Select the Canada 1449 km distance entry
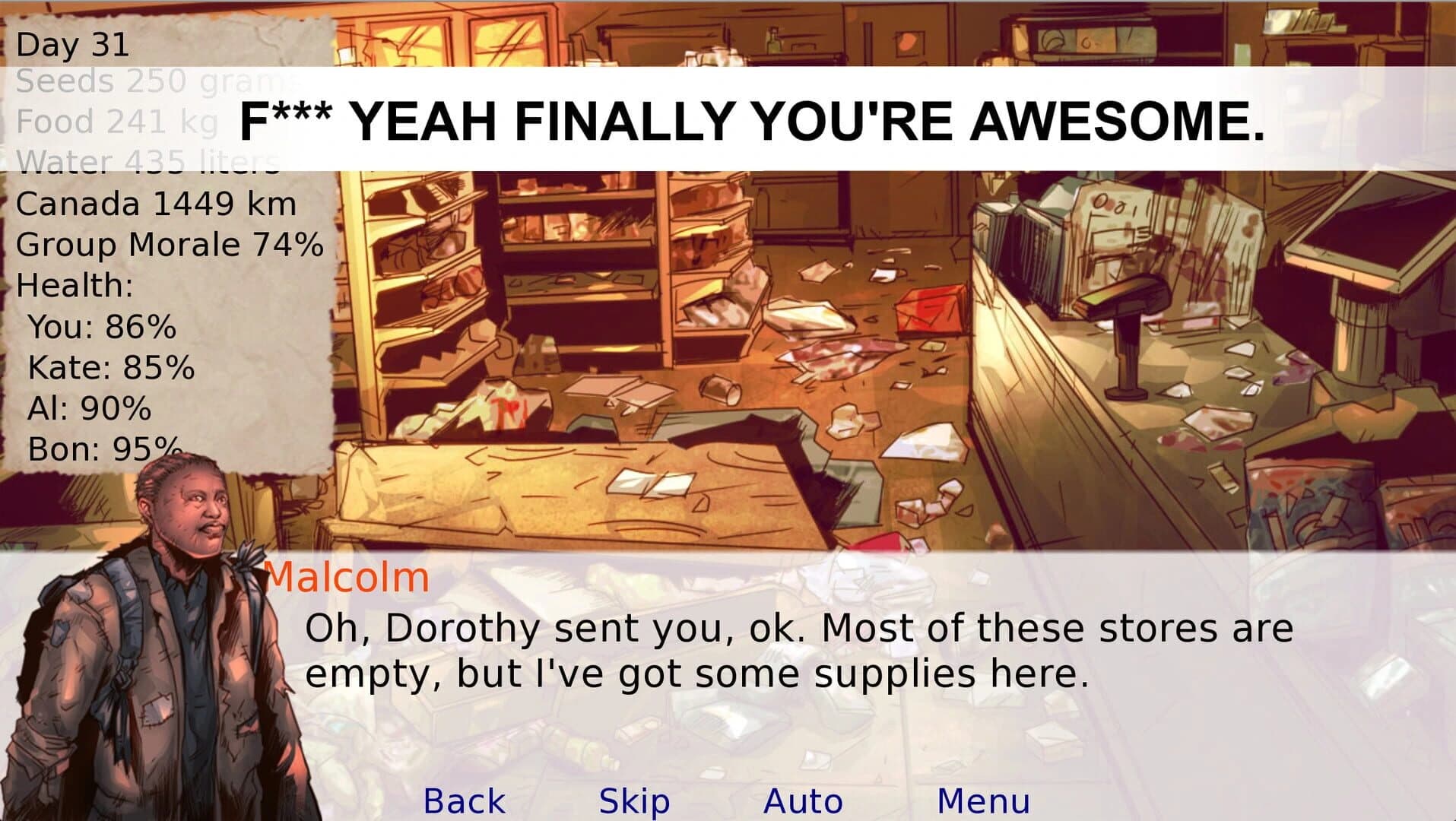This screenshot has height=821, width=1456. pyautogui.click(x=156, y=204)
